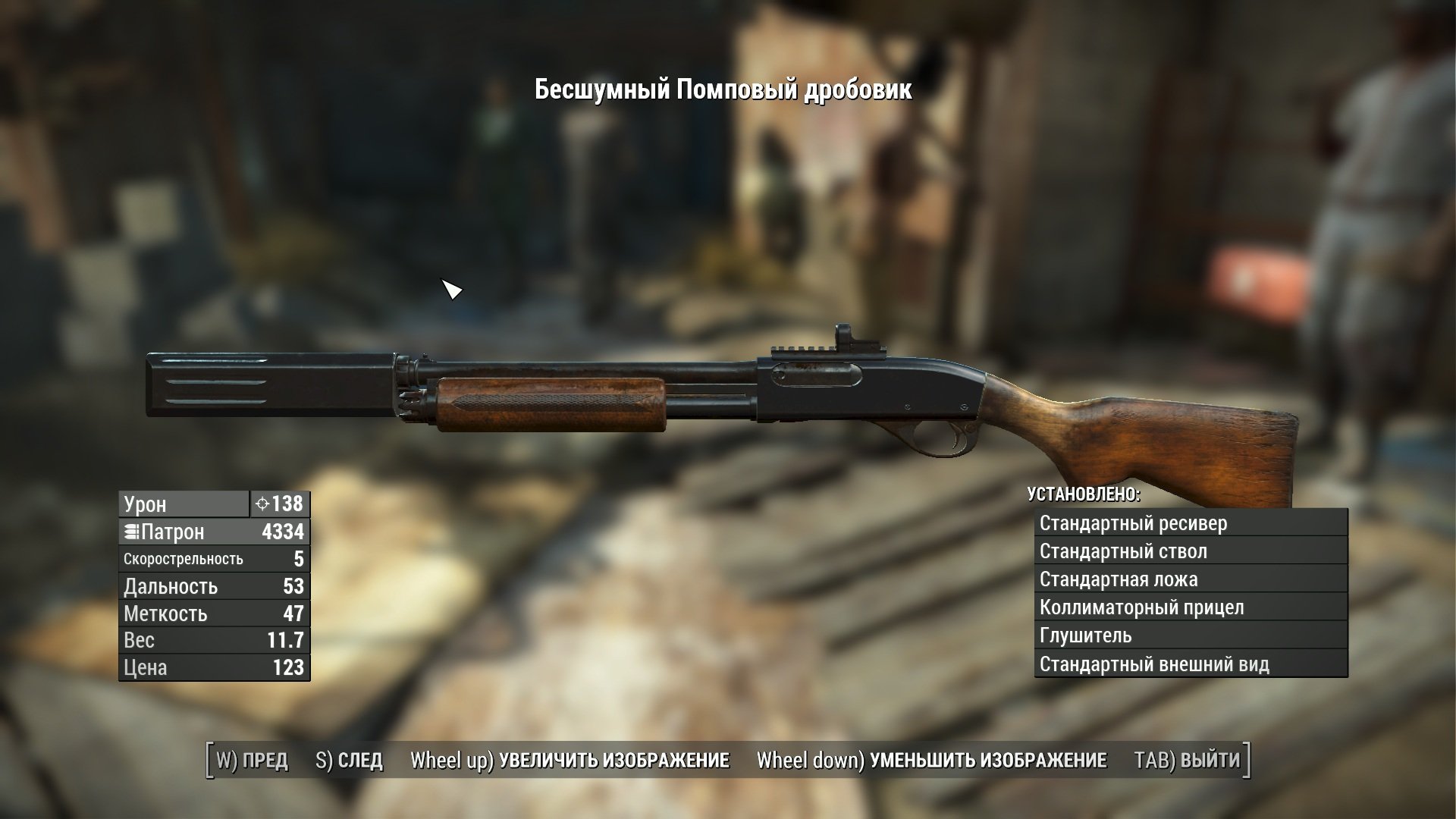1456x819 pixels.
Task: Choose the Стандартный ствол entry
Action: (x=1191, y=551)
